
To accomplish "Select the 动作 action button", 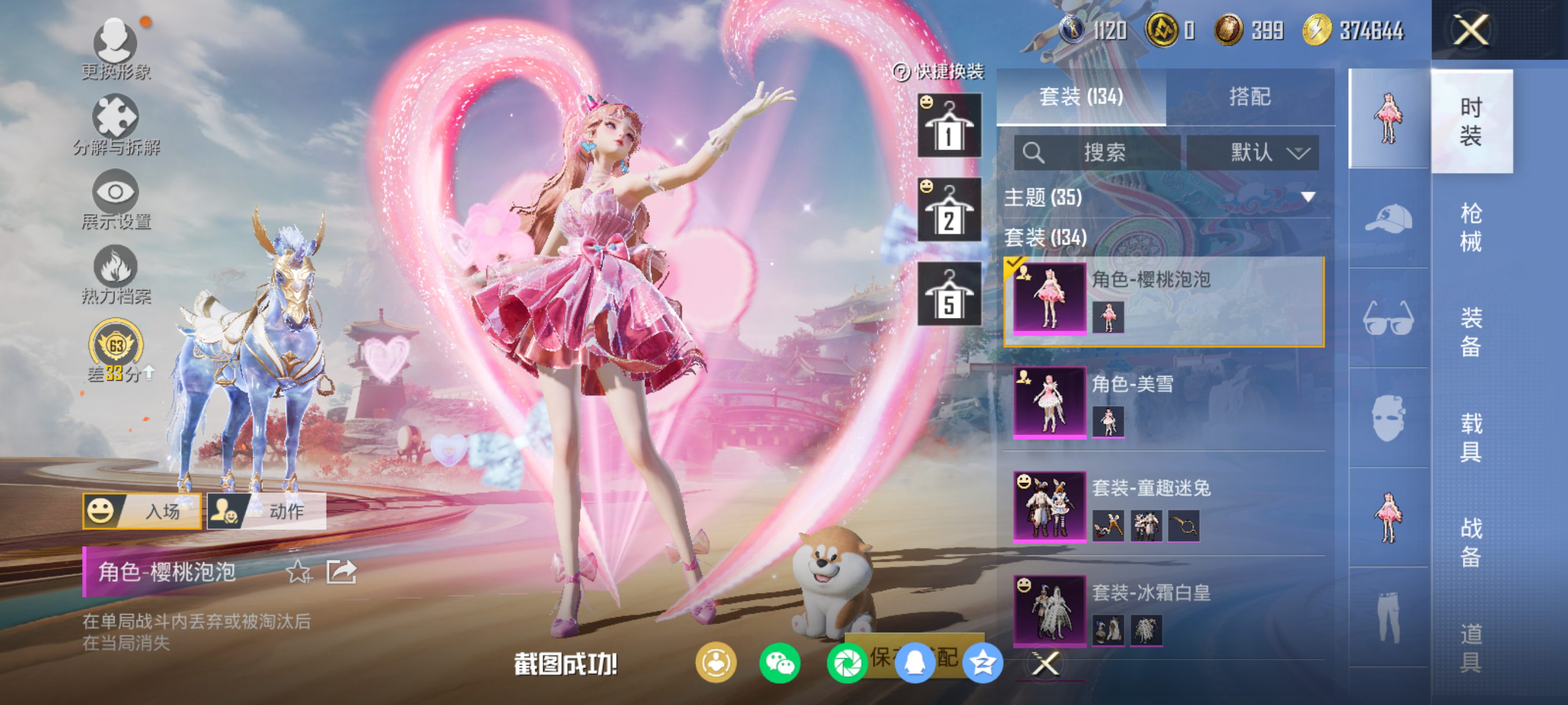I will tap(267, 511).
